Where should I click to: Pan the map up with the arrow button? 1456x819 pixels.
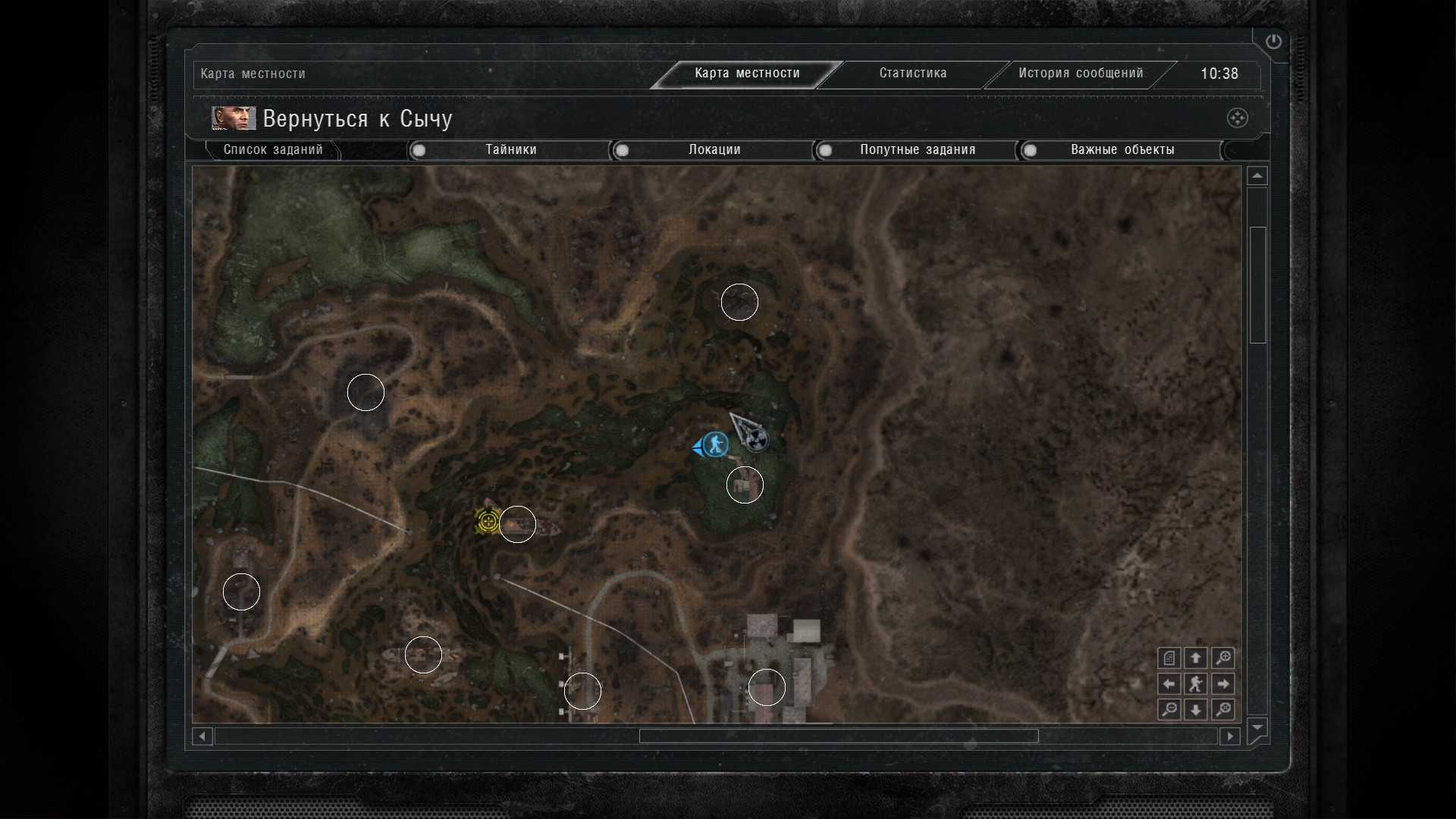tap(1196, 658)
